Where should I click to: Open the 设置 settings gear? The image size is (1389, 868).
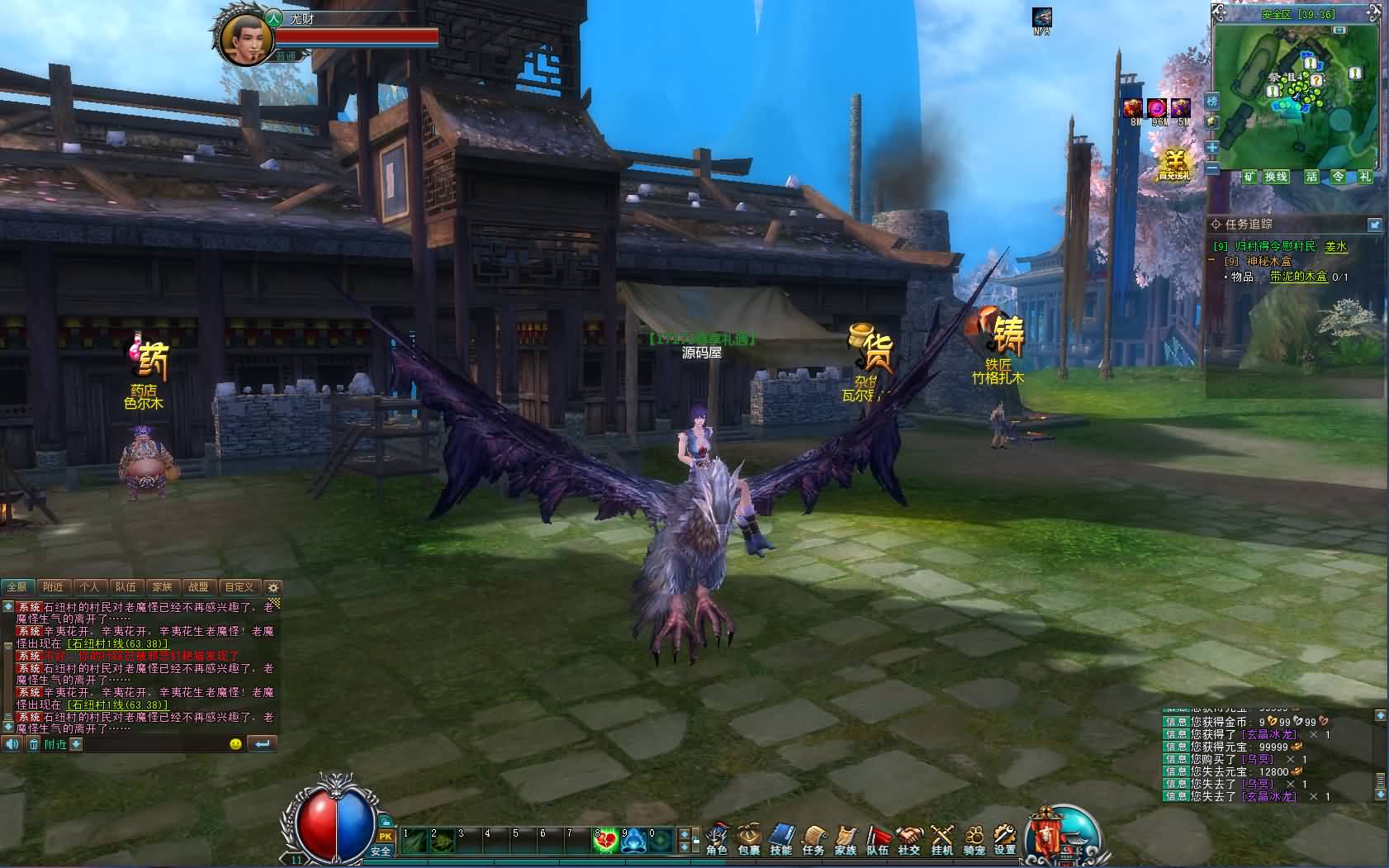(x=1005, y=838)
